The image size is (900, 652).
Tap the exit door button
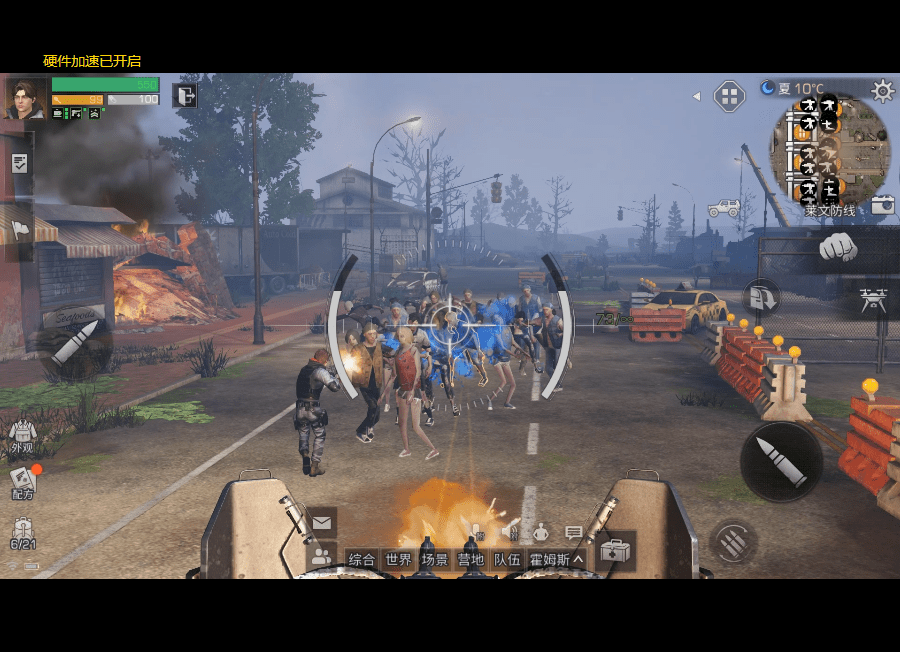pos(185,95)
